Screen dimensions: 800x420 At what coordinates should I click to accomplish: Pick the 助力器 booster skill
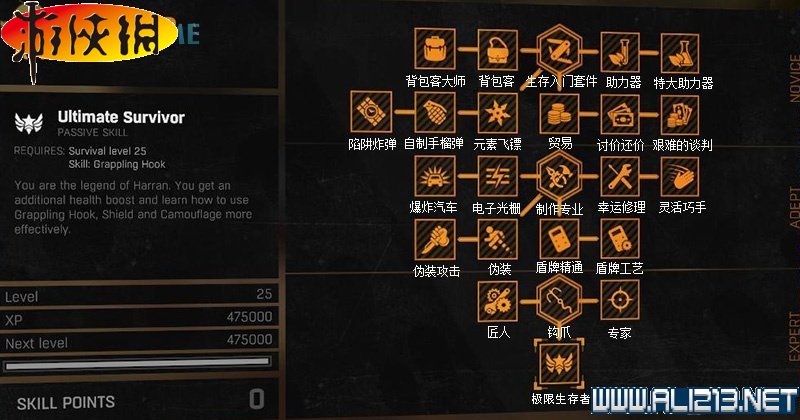[x=620, y=49]
